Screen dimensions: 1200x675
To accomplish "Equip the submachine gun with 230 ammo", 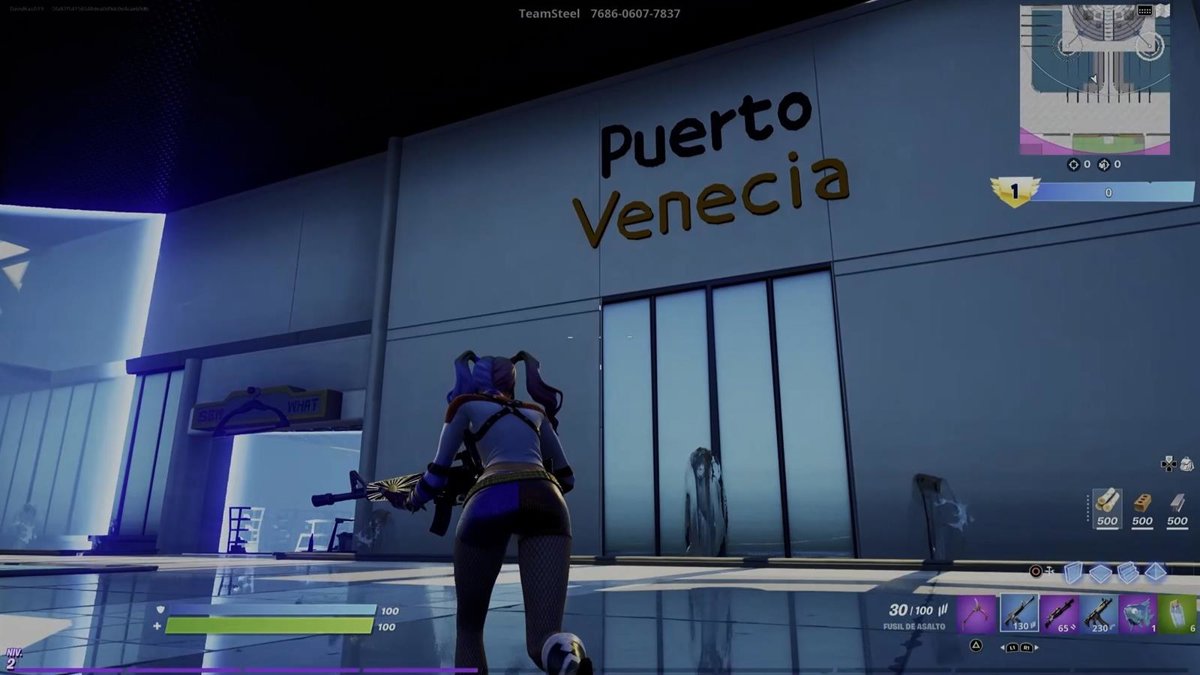I will click(x=1098, y=613).
